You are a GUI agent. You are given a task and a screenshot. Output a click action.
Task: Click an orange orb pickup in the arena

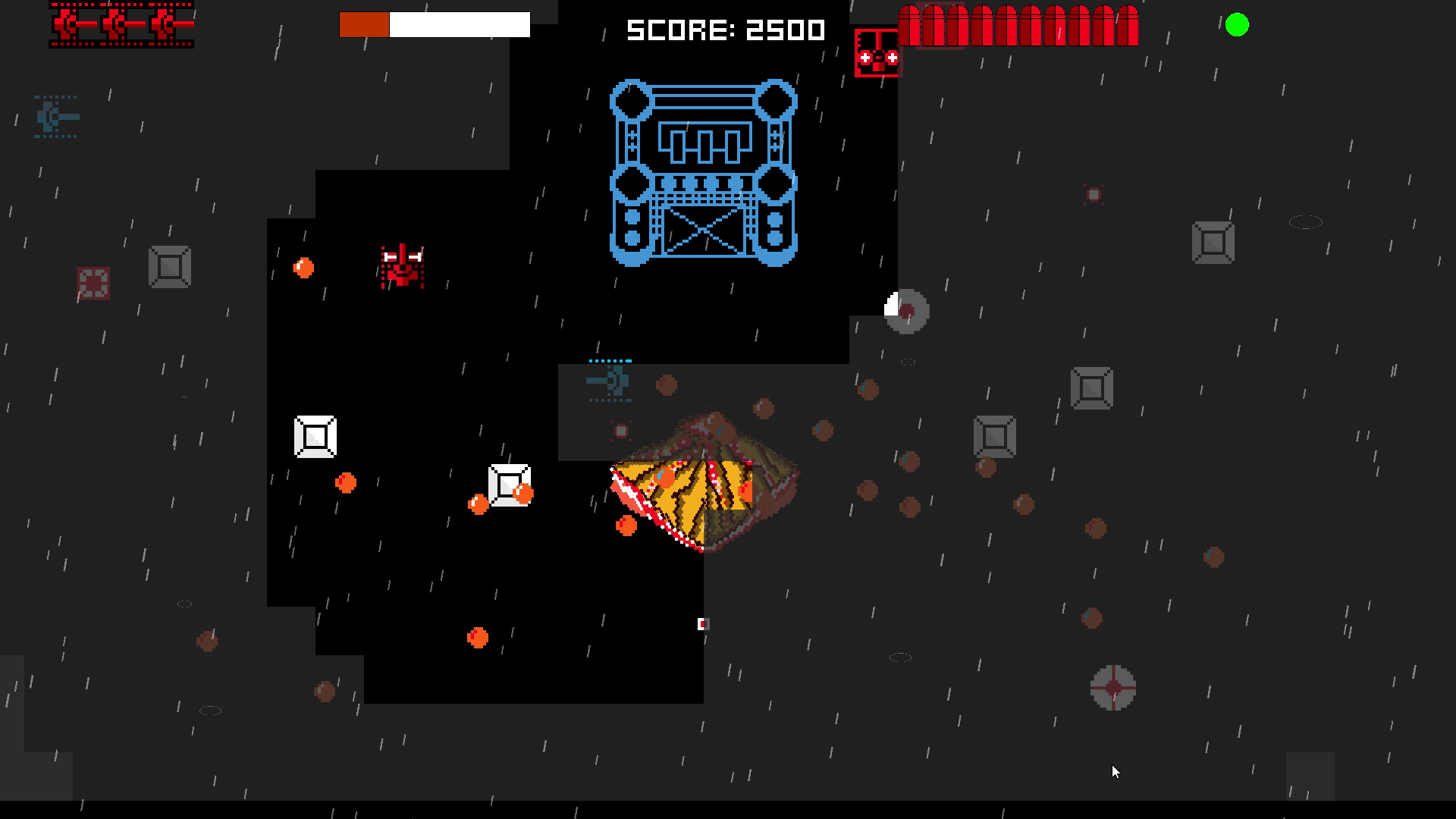point(303,268)
